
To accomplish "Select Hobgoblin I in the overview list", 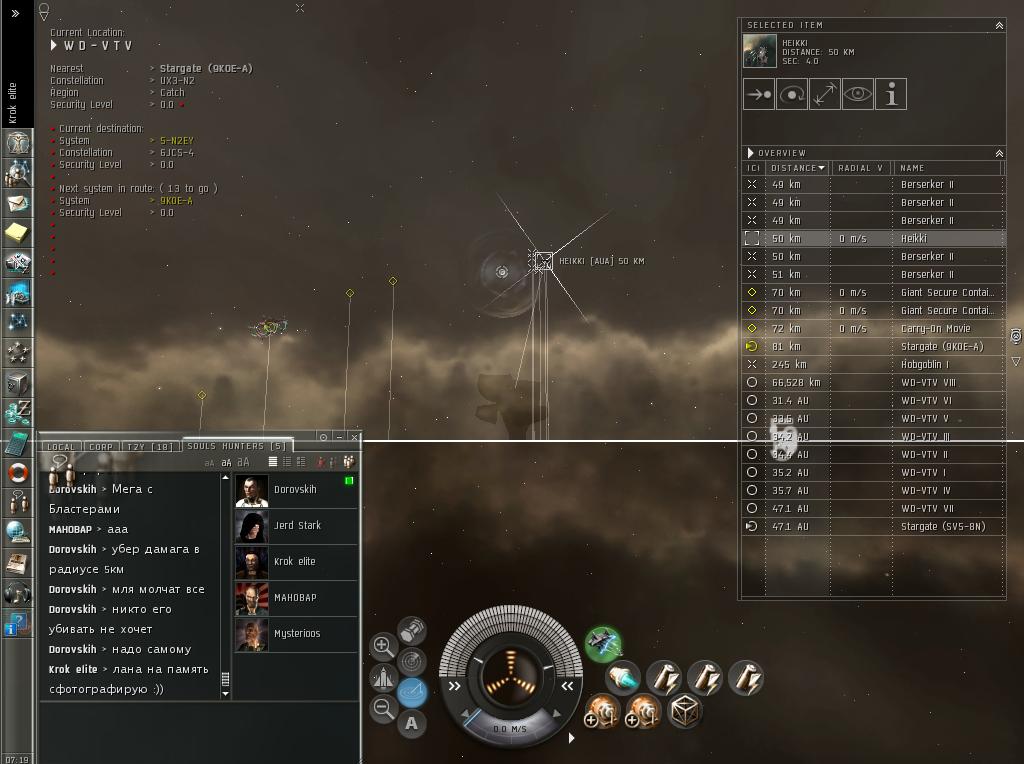I will [927, 365].
